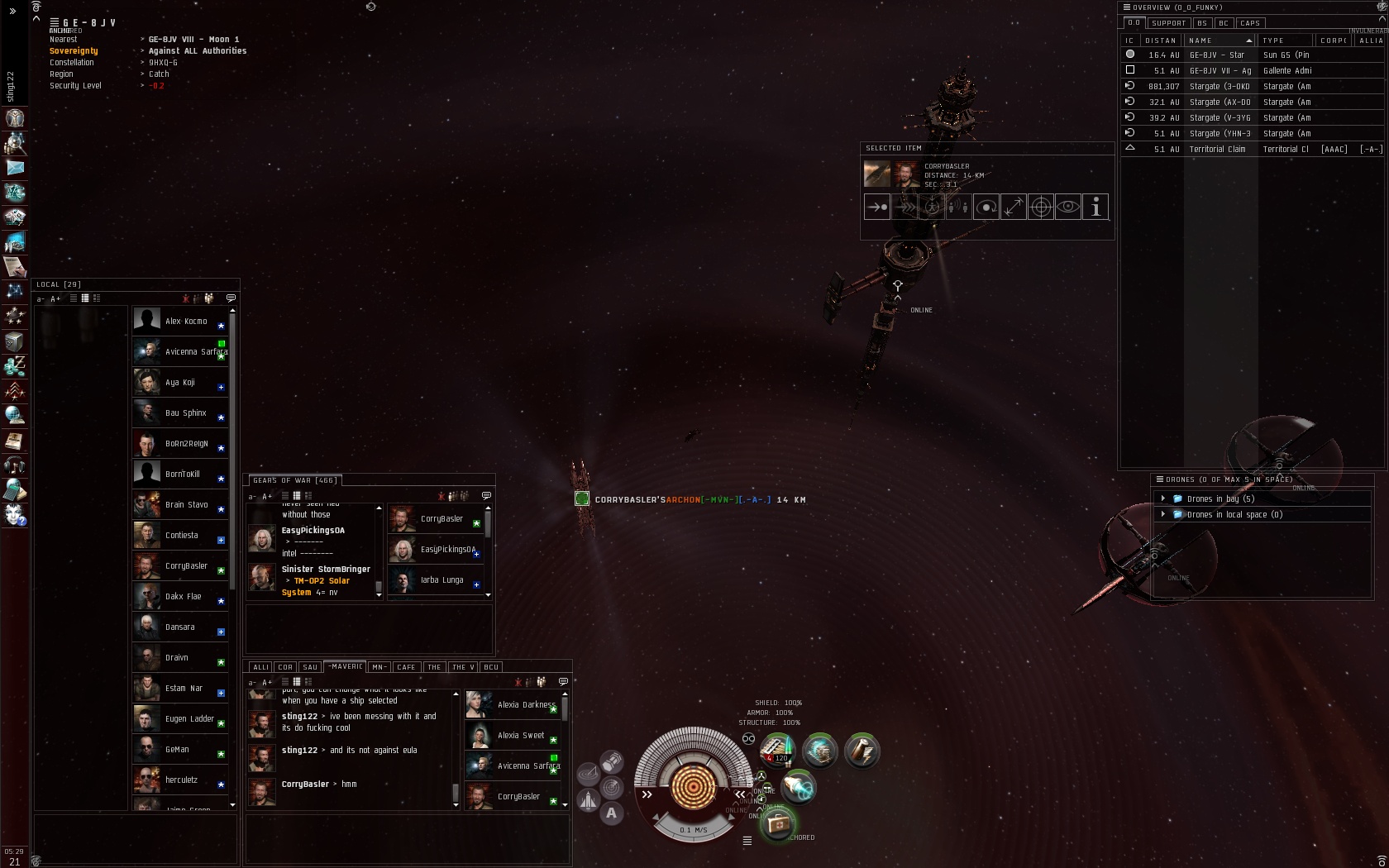The width and height of the screenshot is (1389, 868).
Task: Activate the medical kit repair module
Action: 777,823
